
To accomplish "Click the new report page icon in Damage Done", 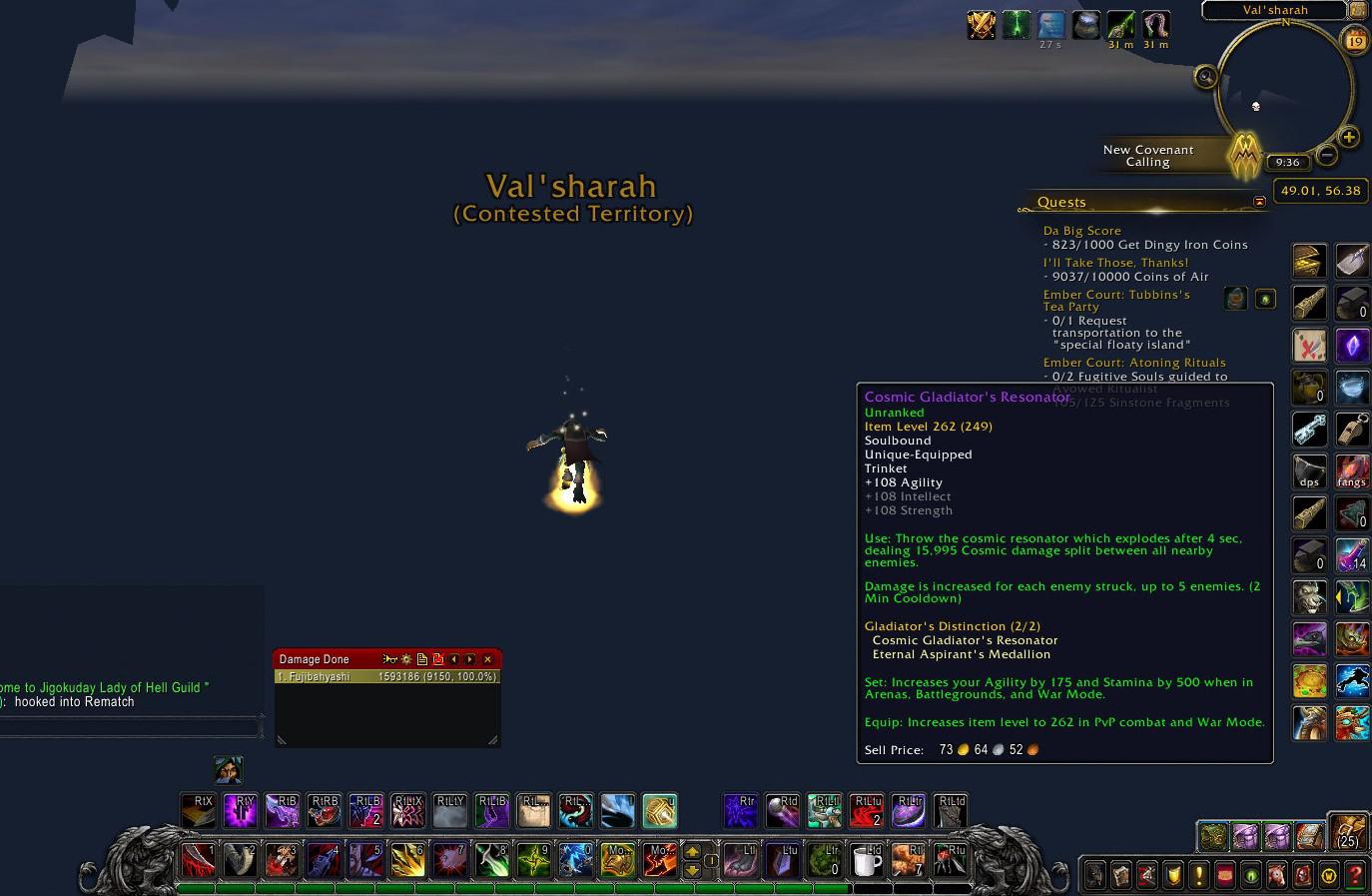I will [x=422, y=659].
